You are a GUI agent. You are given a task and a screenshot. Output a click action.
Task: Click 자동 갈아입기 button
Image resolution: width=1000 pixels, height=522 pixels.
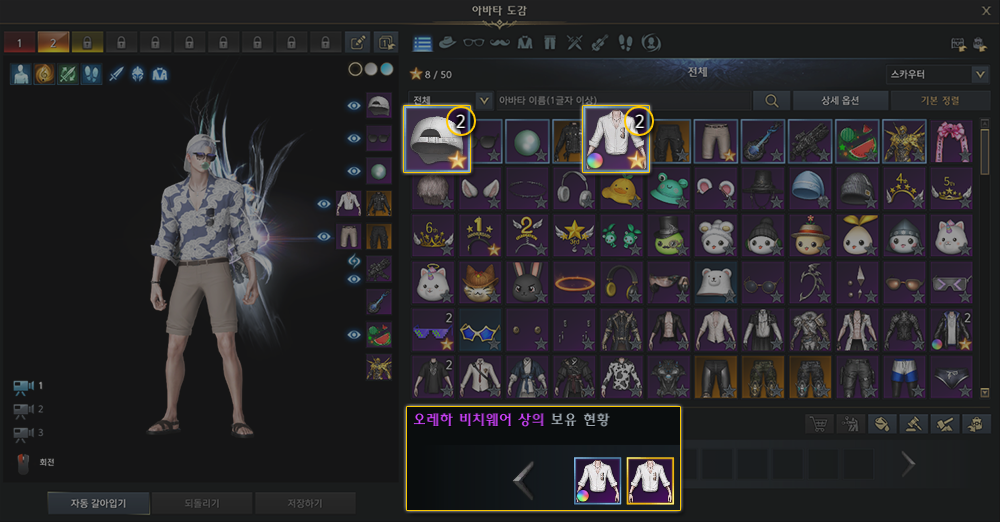click(x=96, y=502)
